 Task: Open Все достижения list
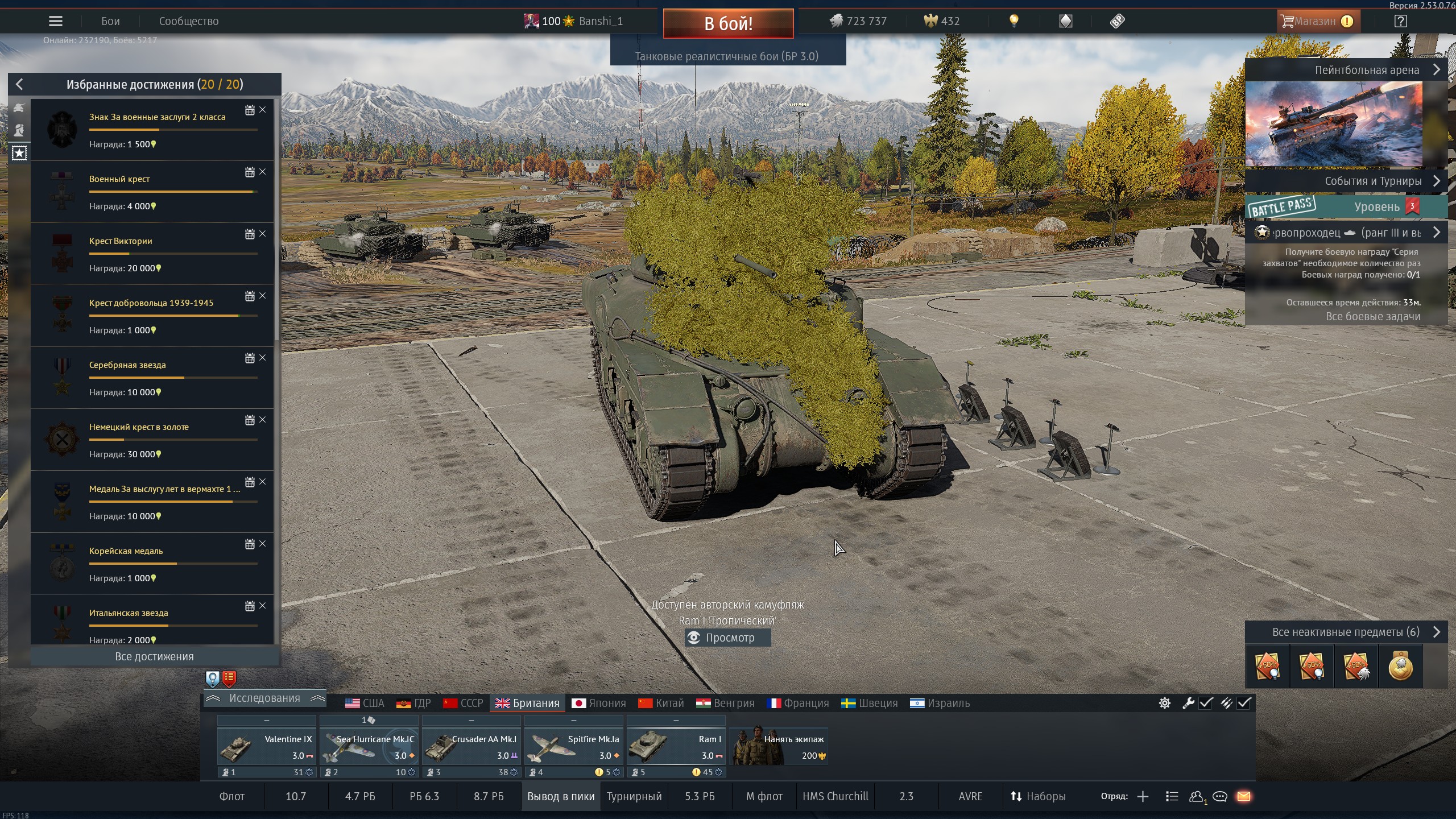(154, 656)
